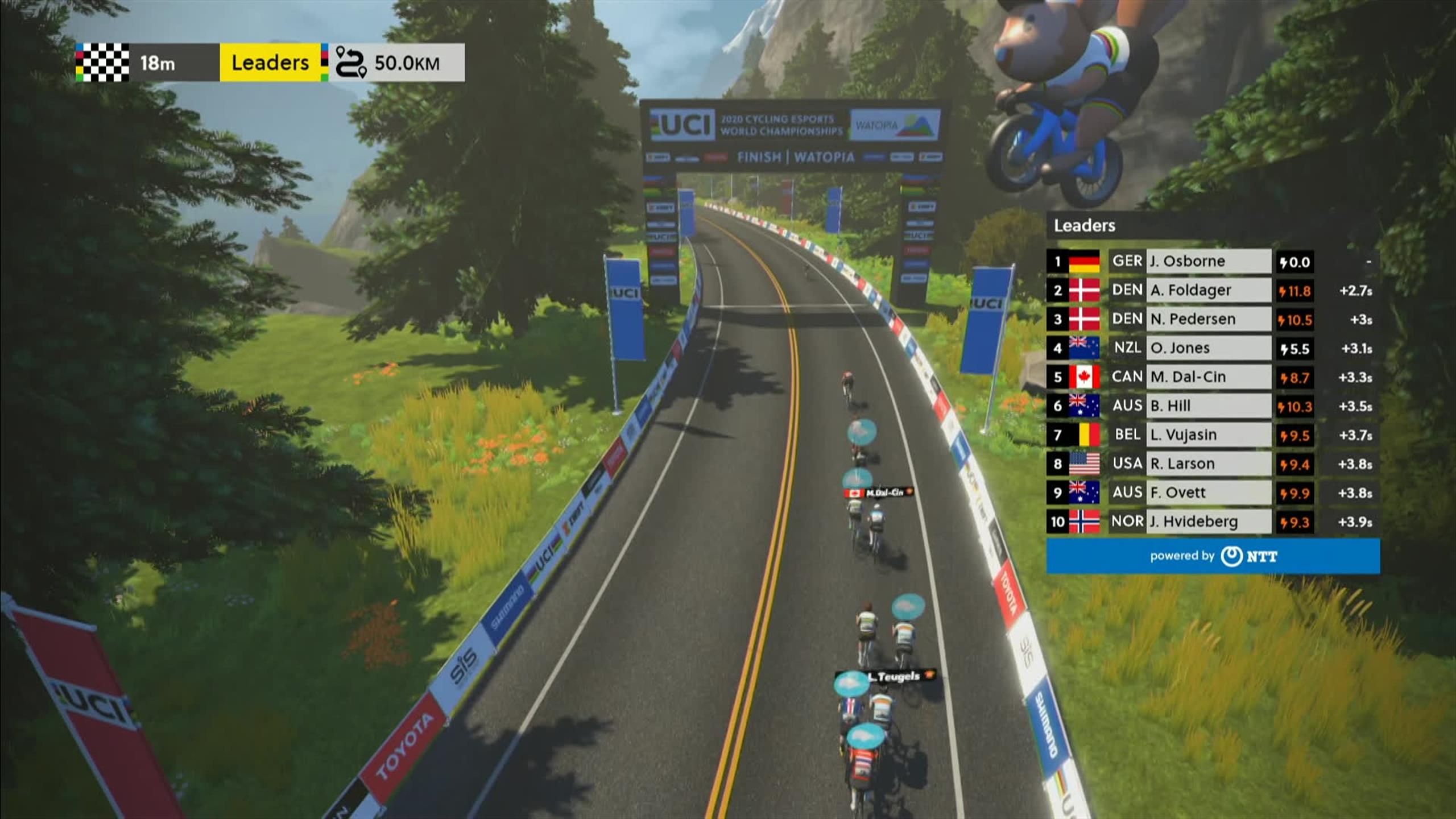Select J. Osborne's name in the leaderboard
The image size is (1456, 819).
[x=1189, y=262]
